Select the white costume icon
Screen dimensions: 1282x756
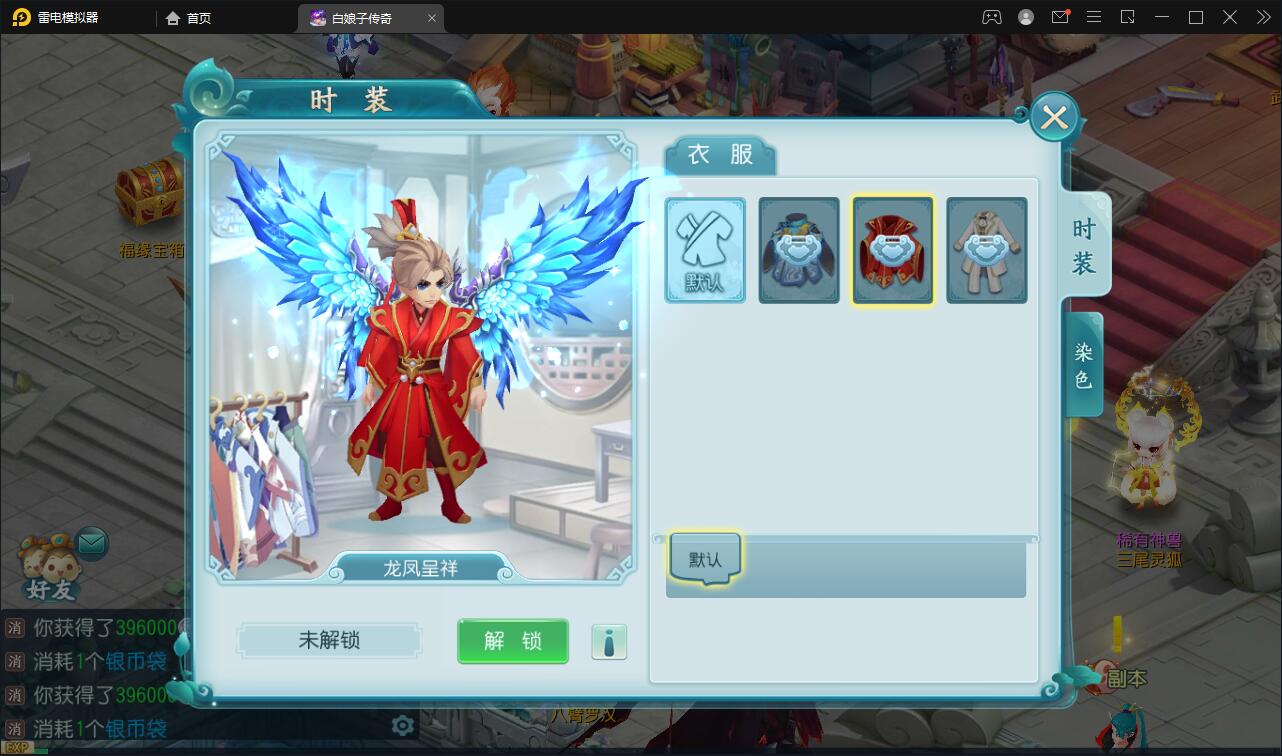click(986, 250)
